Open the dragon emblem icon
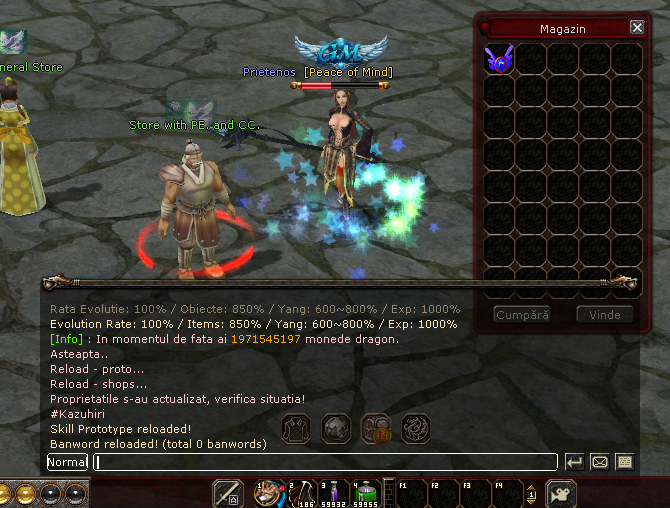 [x=416, y=429]
